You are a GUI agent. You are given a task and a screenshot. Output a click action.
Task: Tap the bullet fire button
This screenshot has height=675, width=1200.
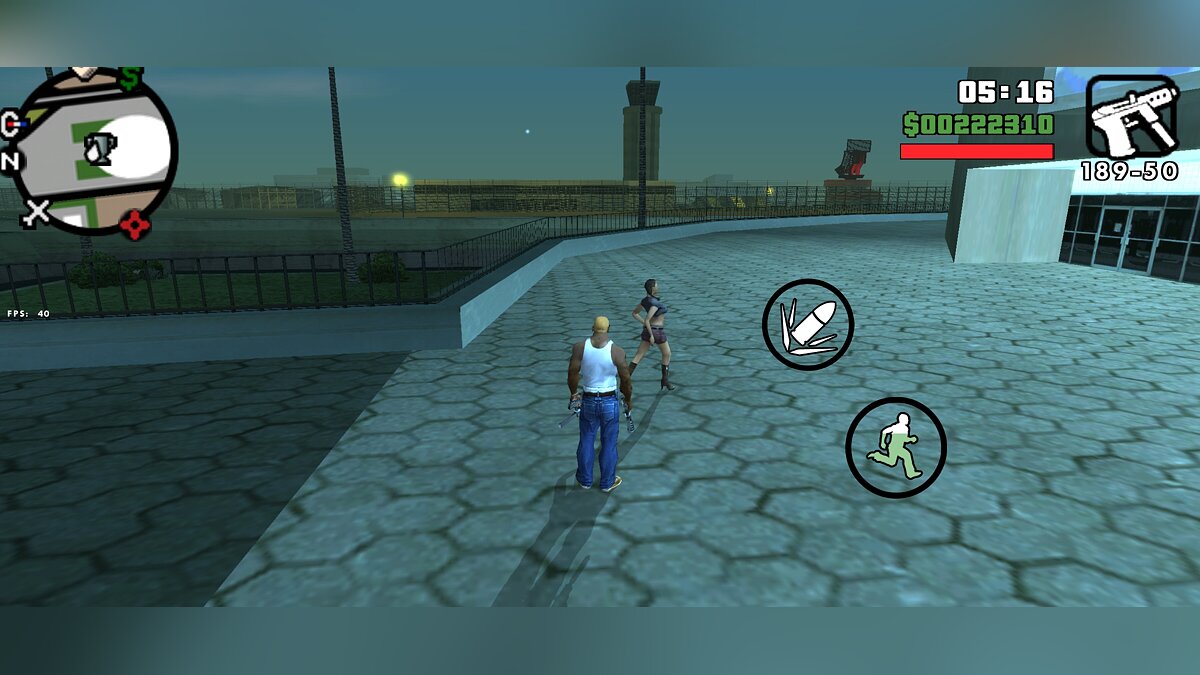tap(808, 325)
